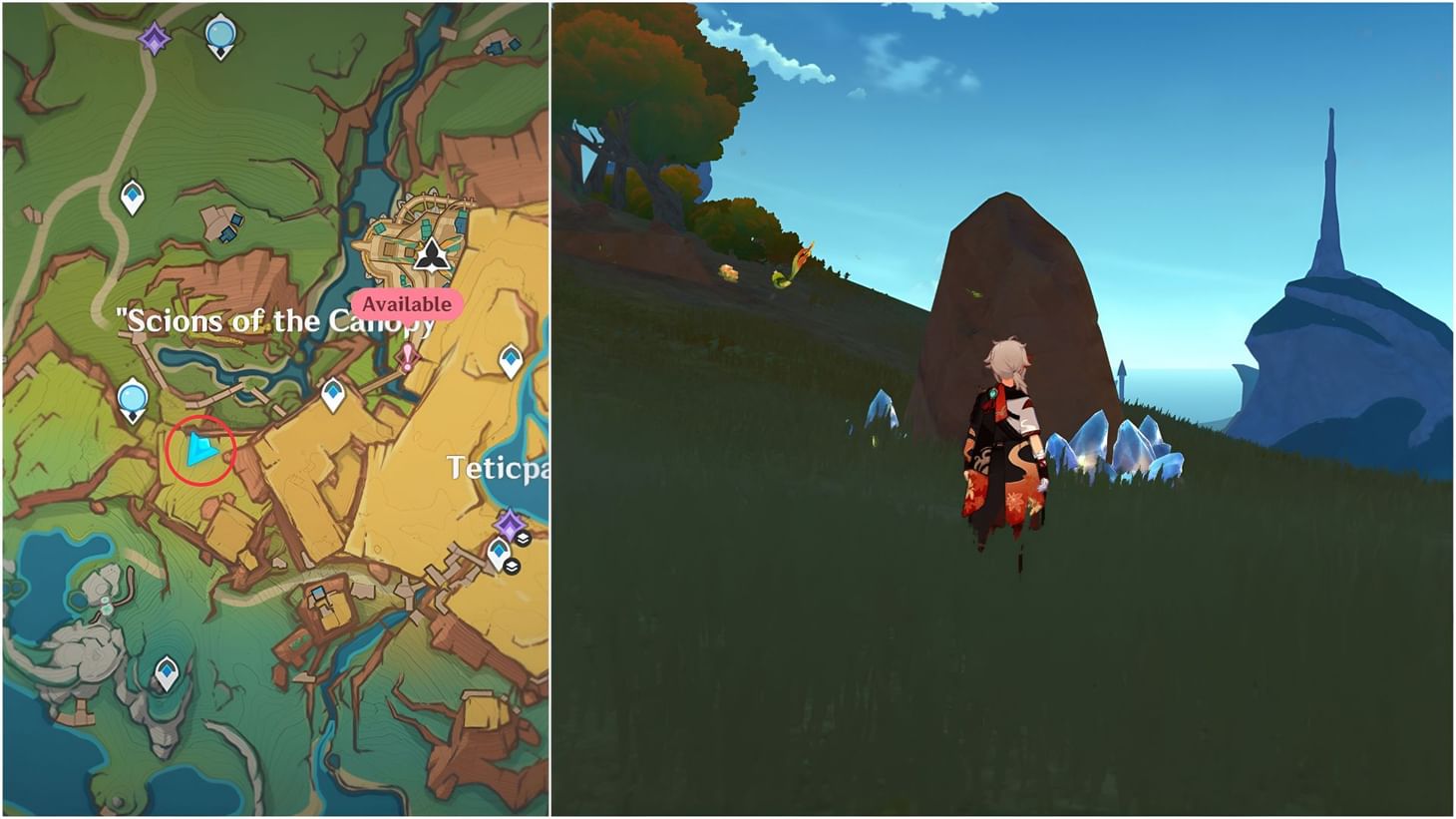Image resolution: width=1456 pixels, height=819 pixels.
Task: Toggle the layer icon beside the Teticpac waypoint
Action: [511, 565]
